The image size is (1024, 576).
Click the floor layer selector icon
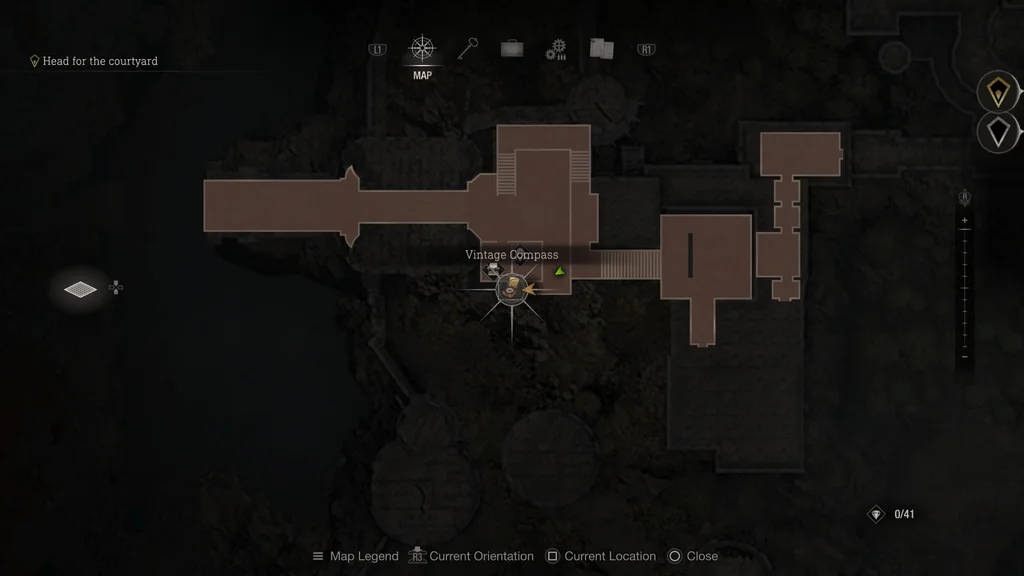pyautogui.click(x=81, y=289)
